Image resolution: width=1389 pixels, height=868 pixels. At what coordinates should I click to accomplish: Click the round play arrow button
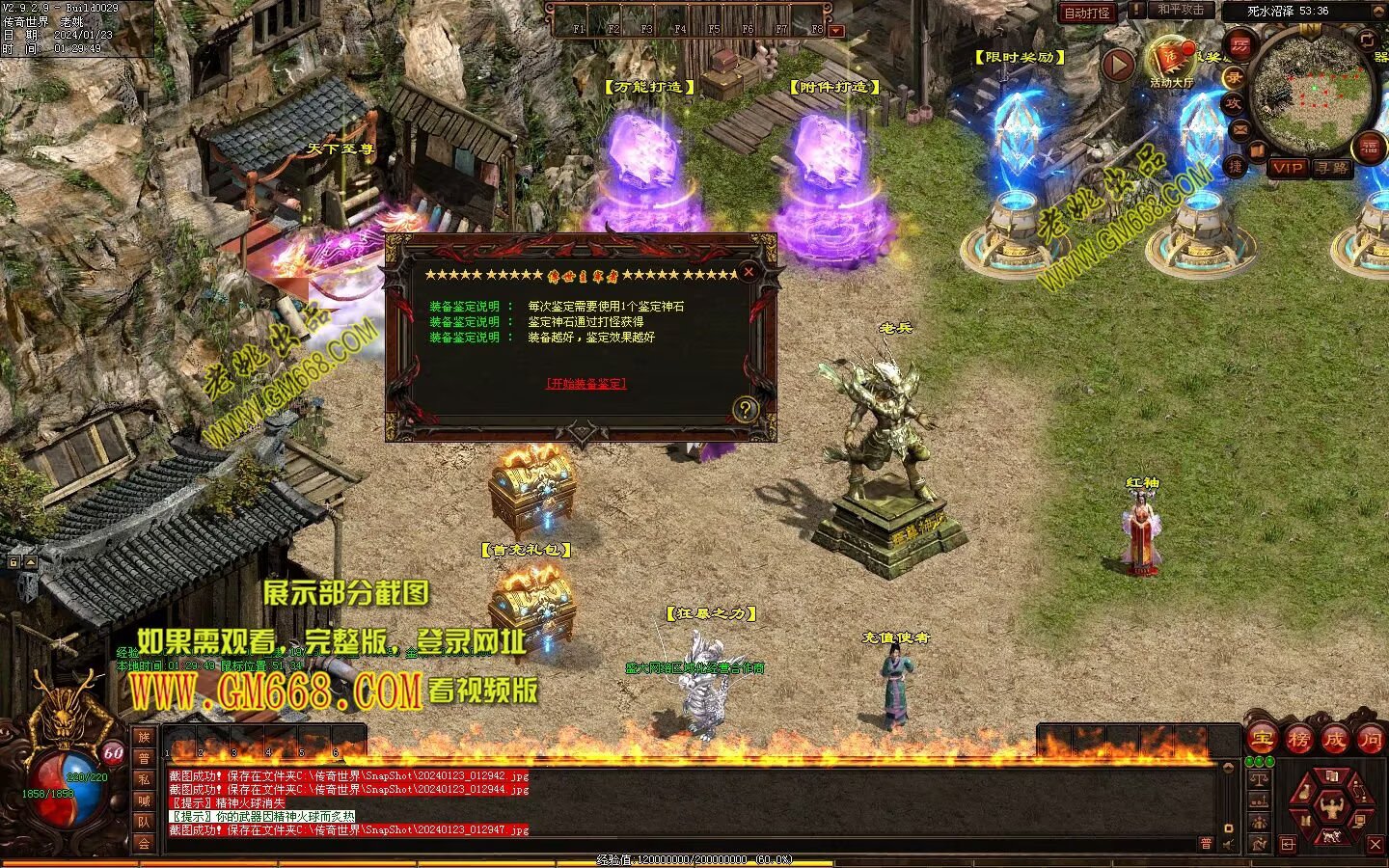[x=1118, y=66]
